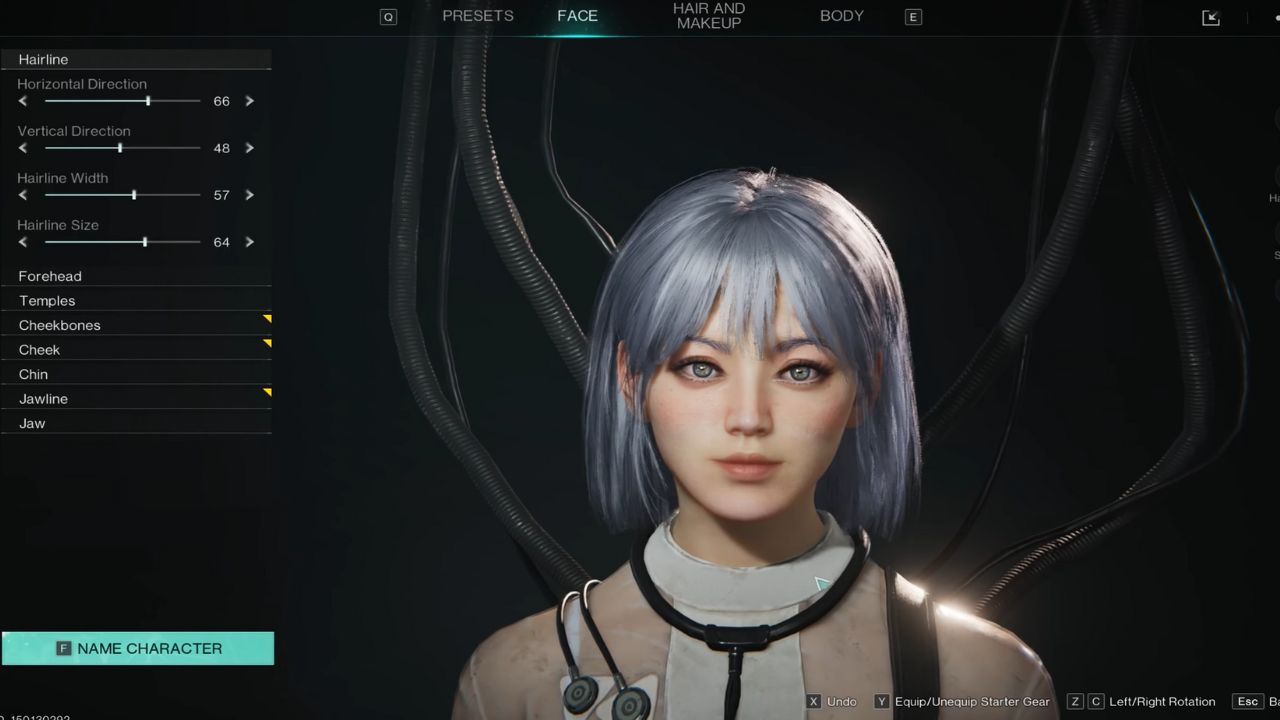Open the HAIR AND MAKEUP tab
The image size is (1280, 720).
(708, 15)
